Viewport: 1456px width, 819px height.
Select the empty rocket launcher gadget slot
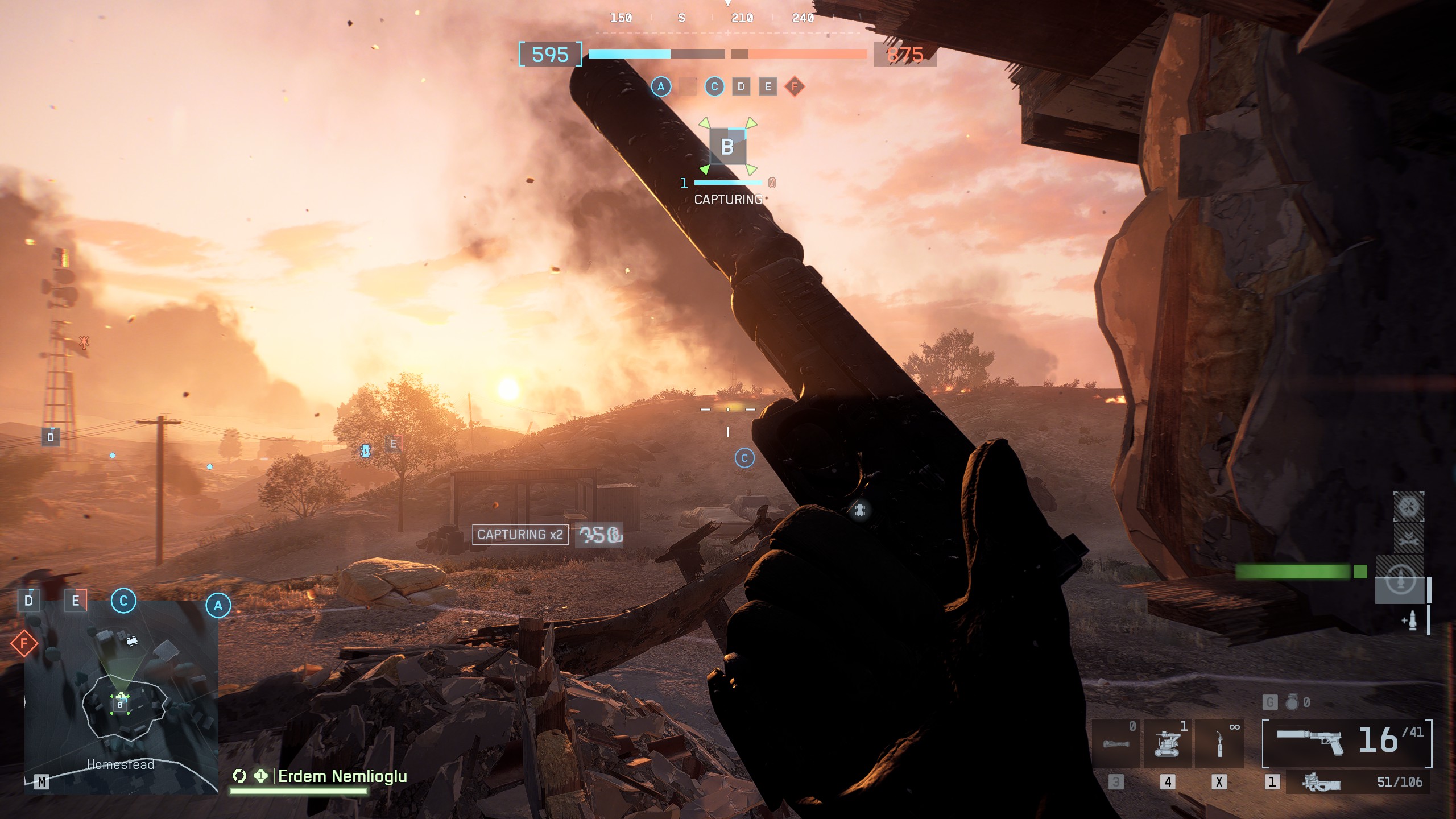(x=1116, y=743)
